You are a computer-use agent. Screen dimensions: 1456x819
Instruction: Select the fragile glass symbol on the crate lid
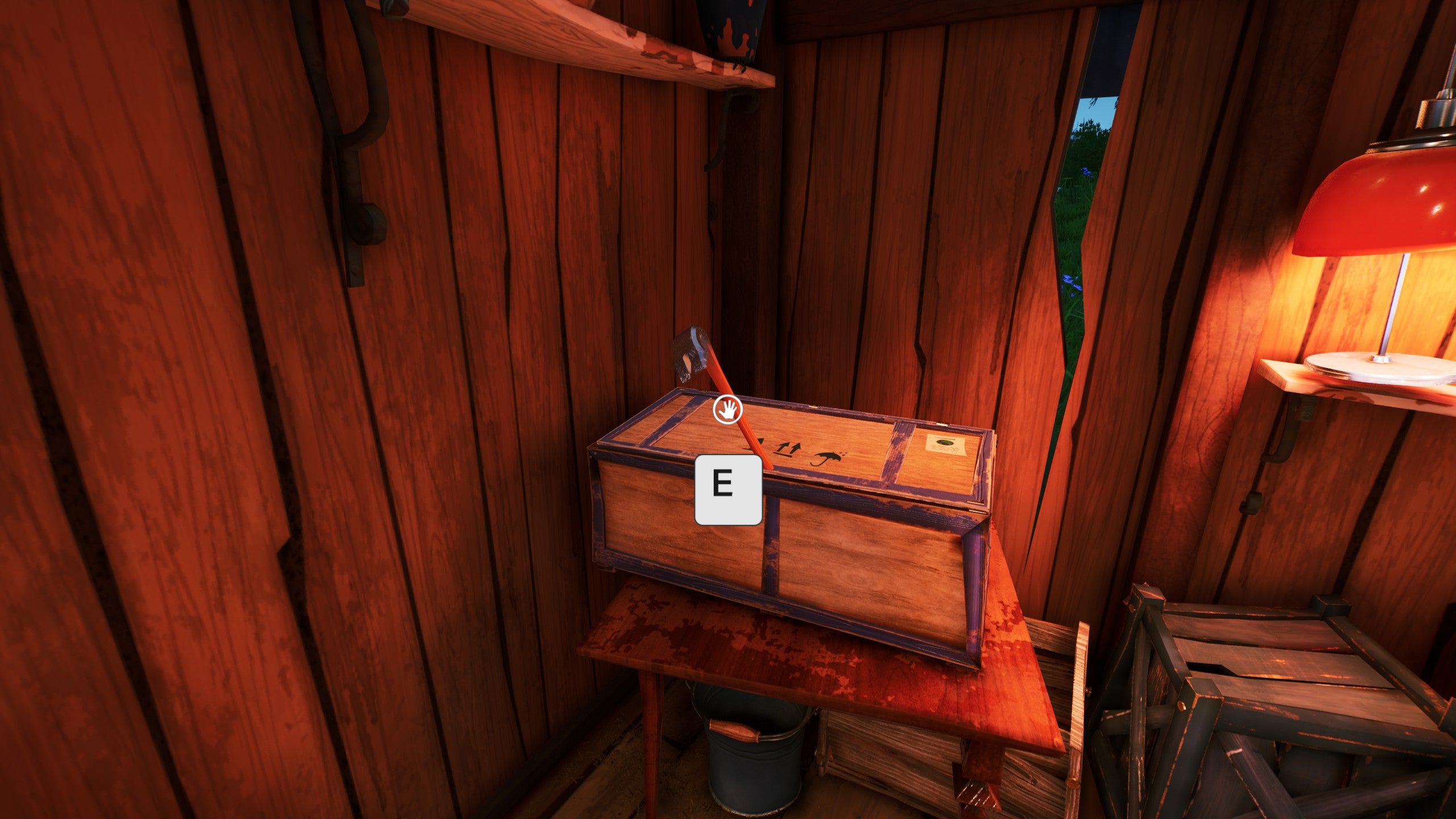pyautogui.click(x=760, y=444)
